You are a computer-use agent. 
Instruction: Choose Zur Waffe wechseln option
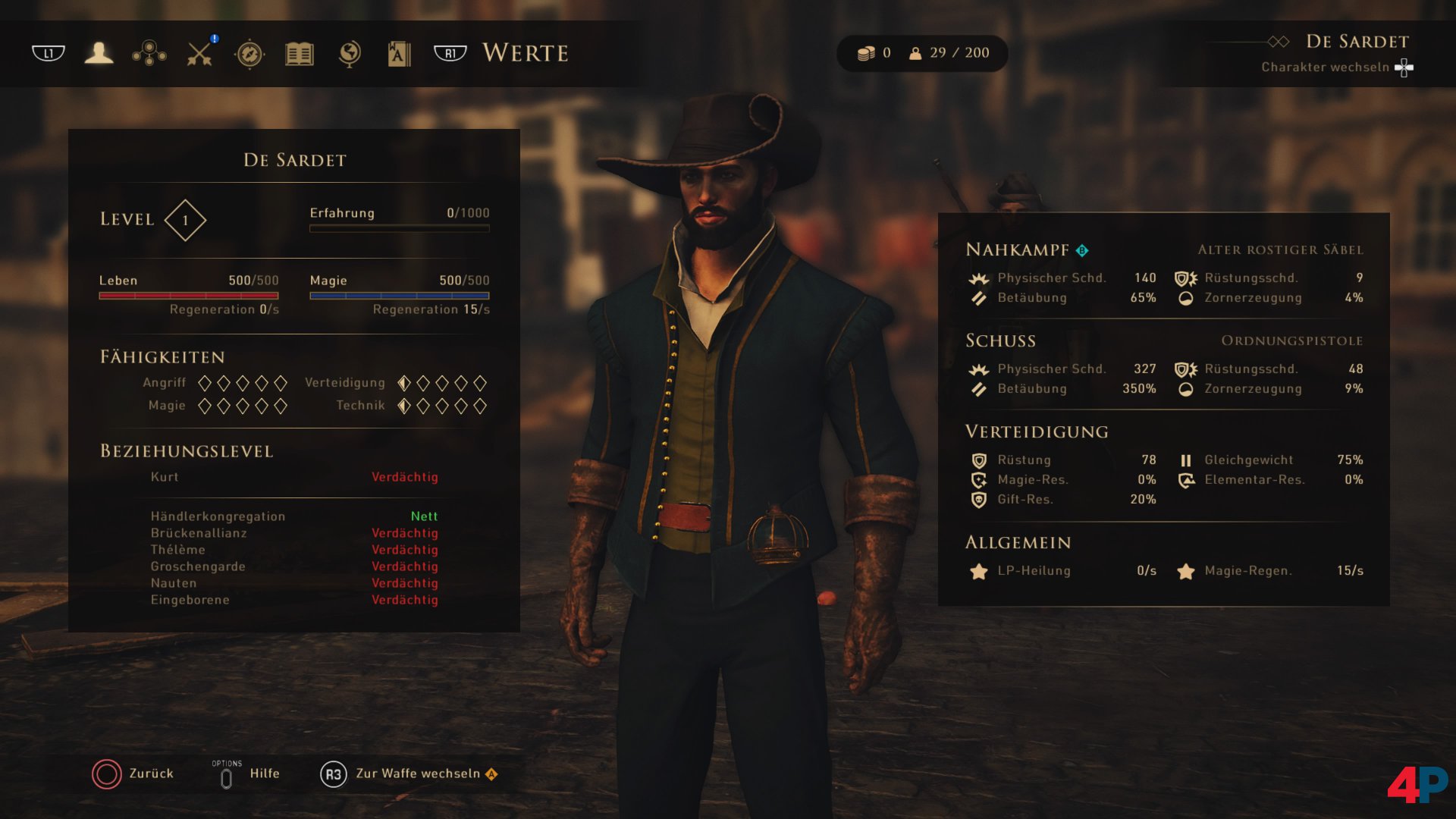point(408,773)
